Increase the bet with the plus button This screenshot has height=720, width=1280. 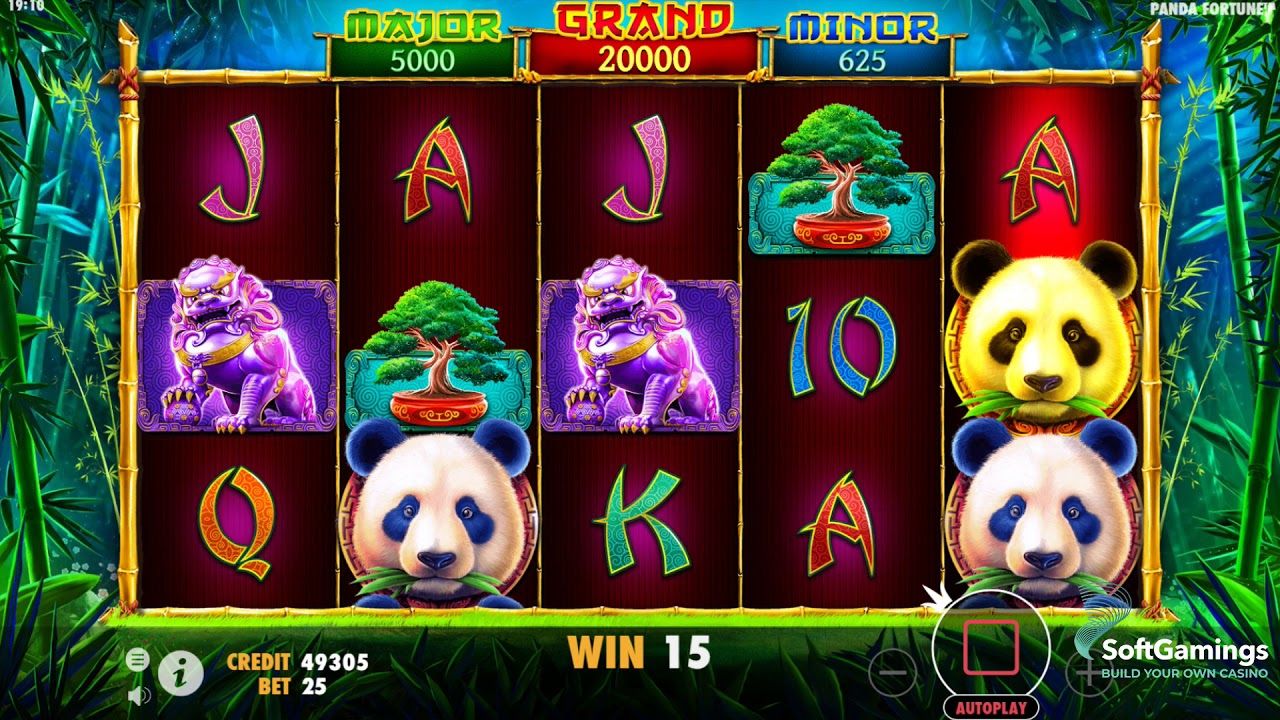(x=1088, y=673)
